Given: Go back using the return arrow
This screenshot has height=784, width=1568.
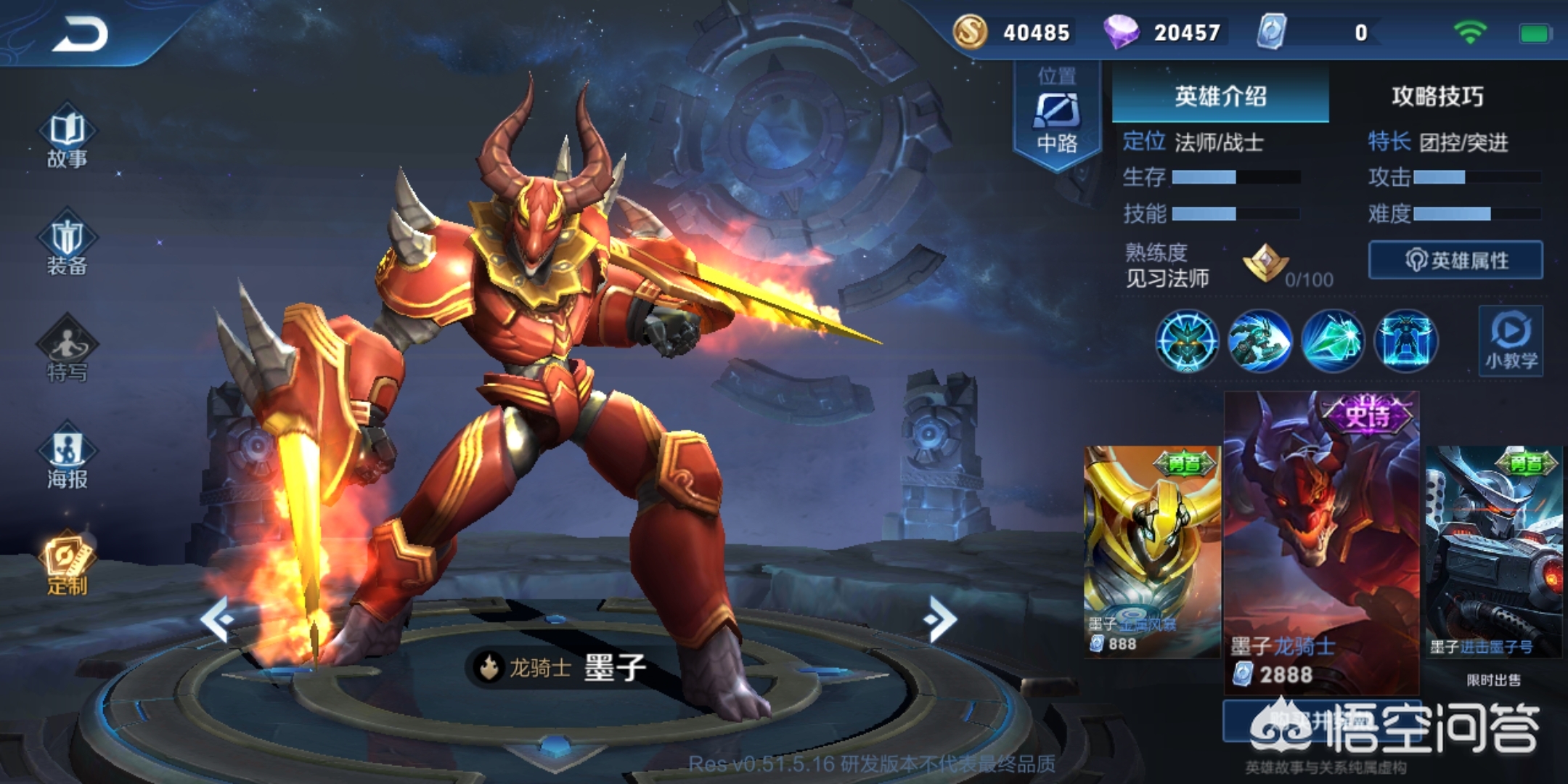Looking at the screenshot, I should (x=80, y=34).
